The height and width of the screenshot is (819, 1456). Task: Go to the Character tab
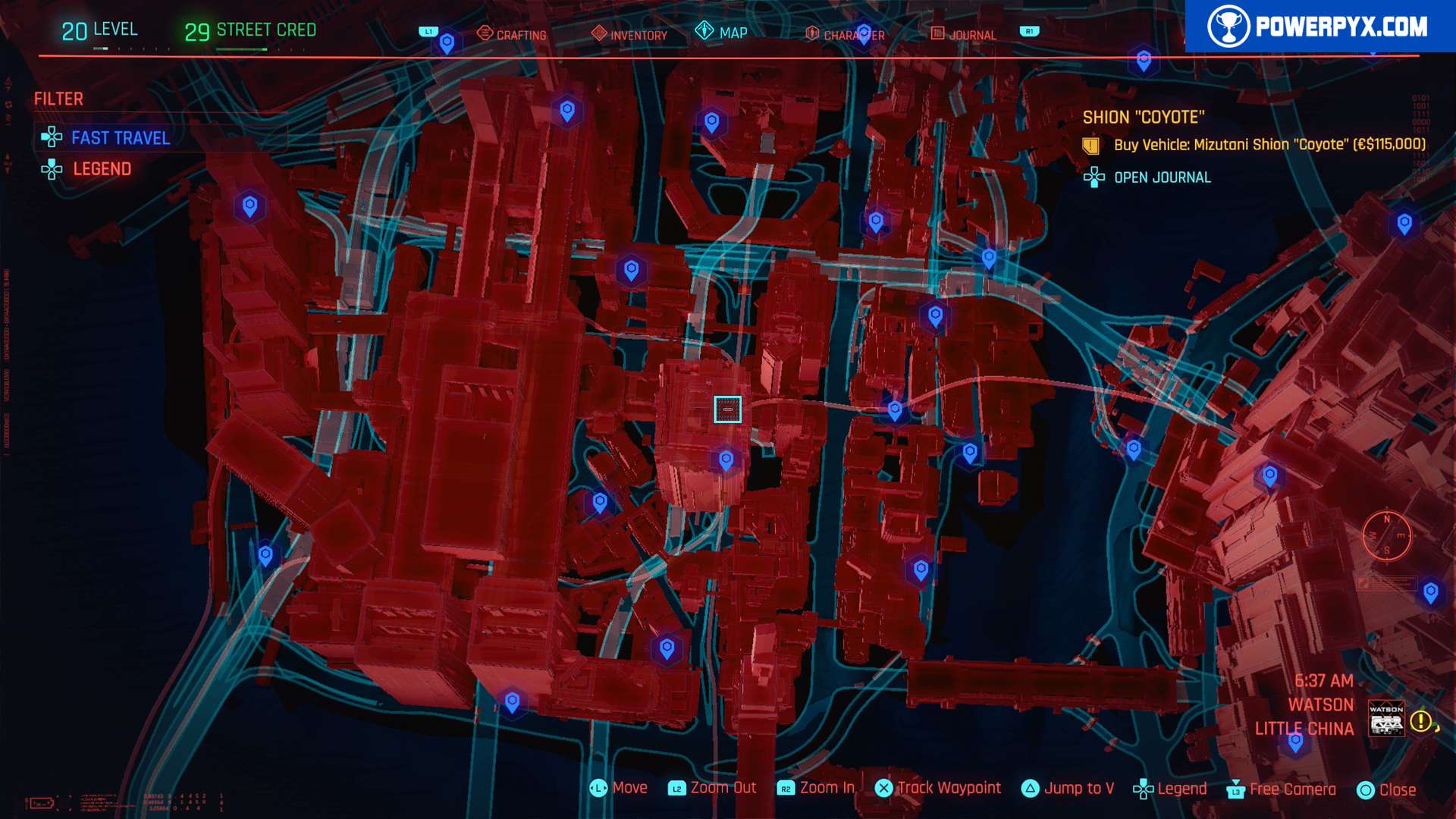845,35
